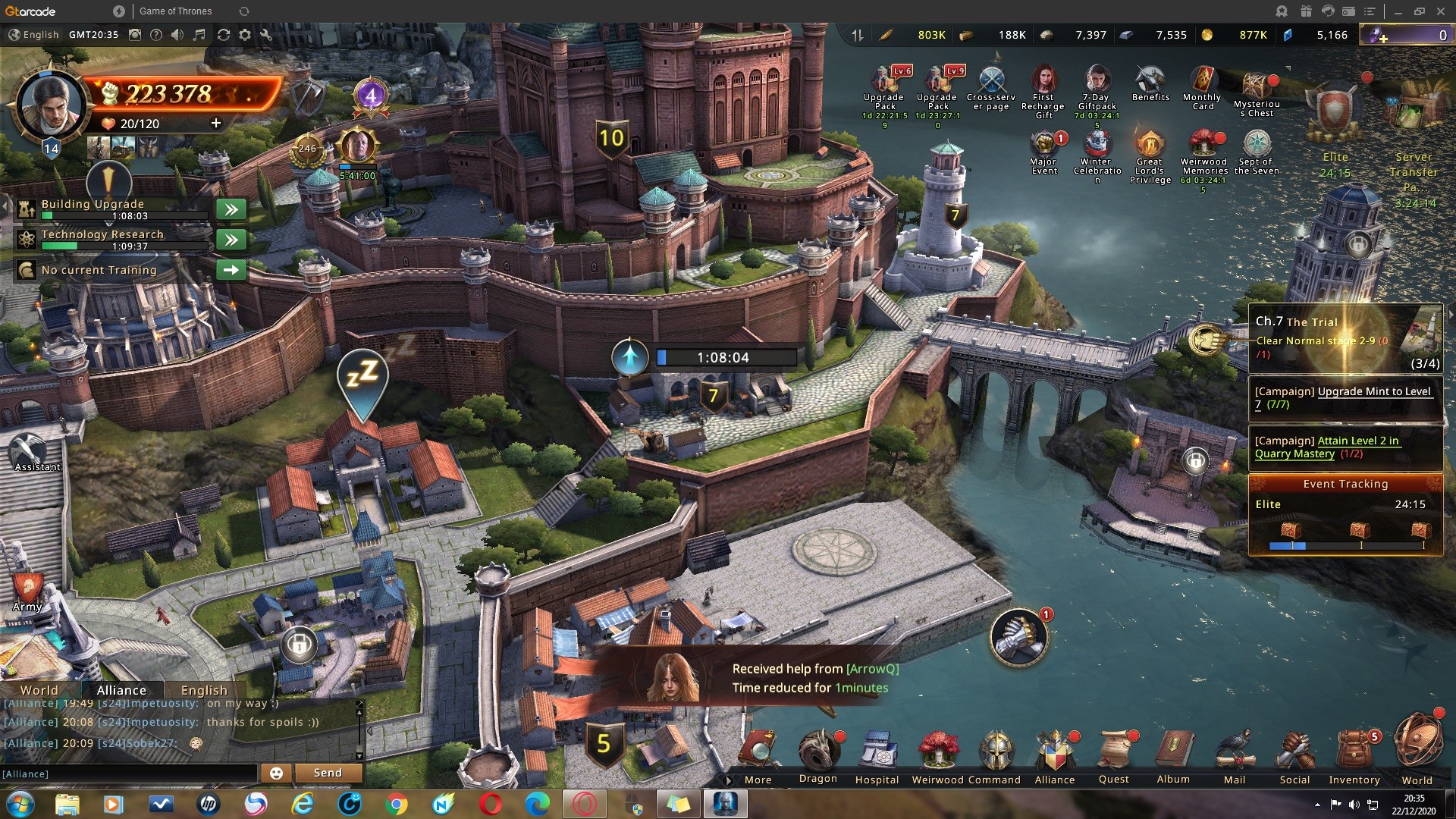Open the Dragon menu
1456x819 pixels.
coord(818,753)
